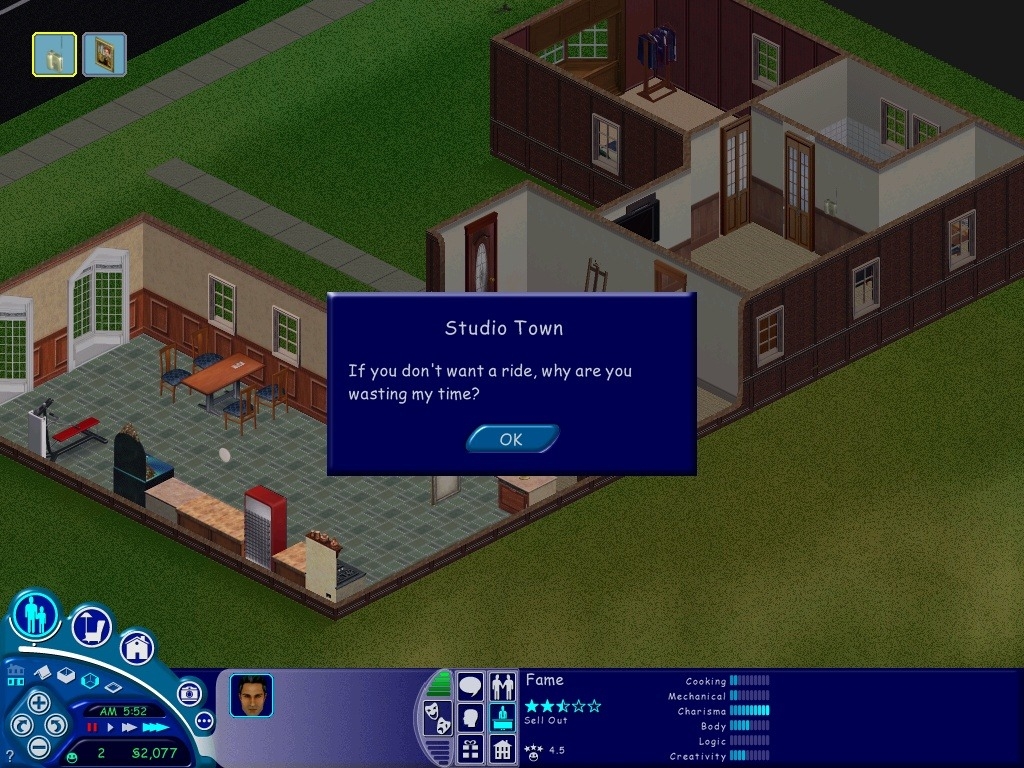Set game speed to triple fast-forward
The image size is (1024, 768).
155,727
